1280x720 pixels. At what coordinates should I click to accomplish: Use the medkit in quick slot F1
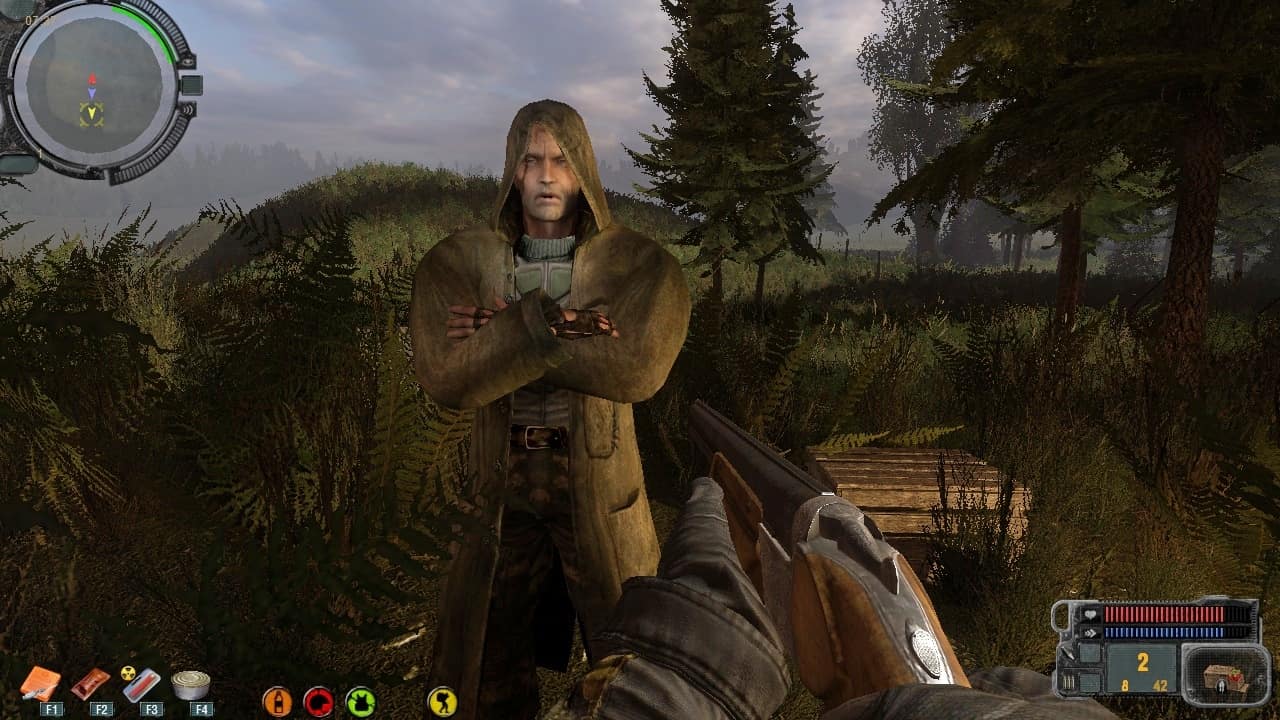40,683
